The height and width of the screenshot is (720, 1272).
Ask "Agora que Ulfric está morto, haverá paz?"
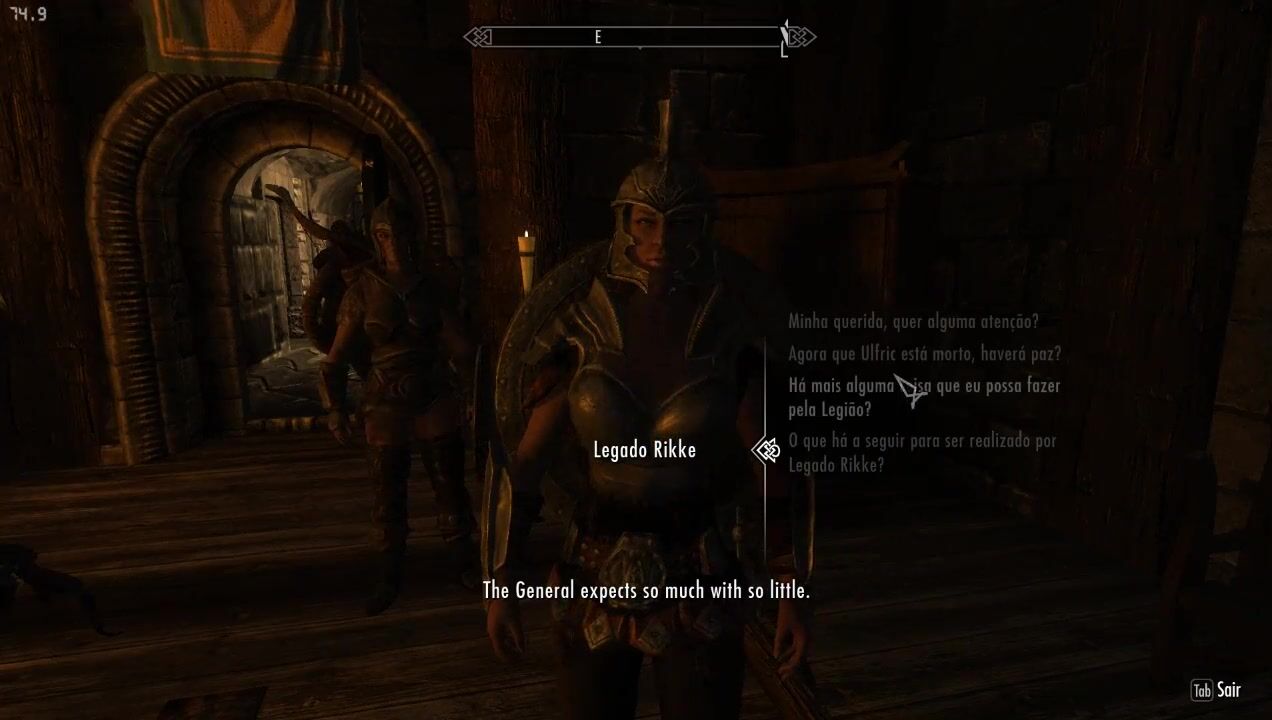[x=924, y=354]
